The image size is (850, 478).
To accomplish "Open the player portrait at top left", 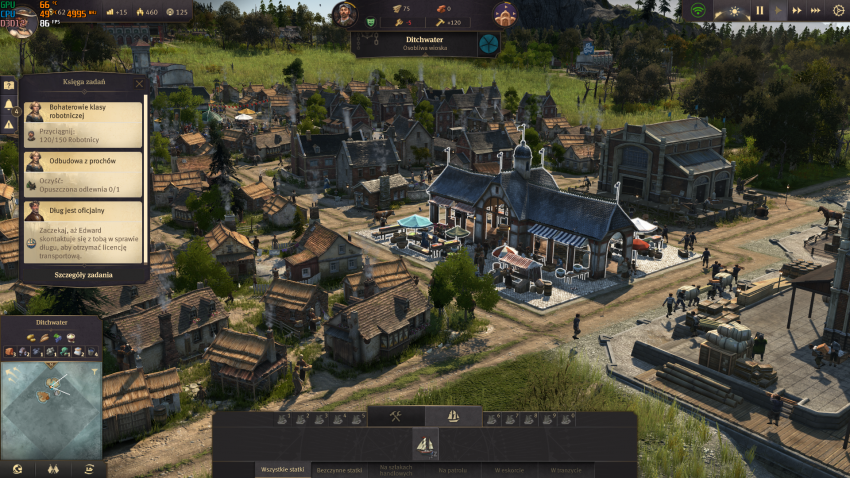I will (20, 18).
